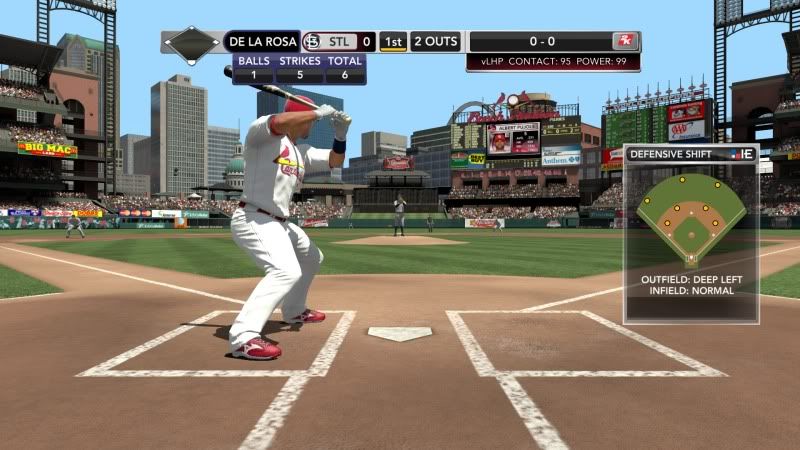Click the Defensive Shift field diagram

(691, 218)
